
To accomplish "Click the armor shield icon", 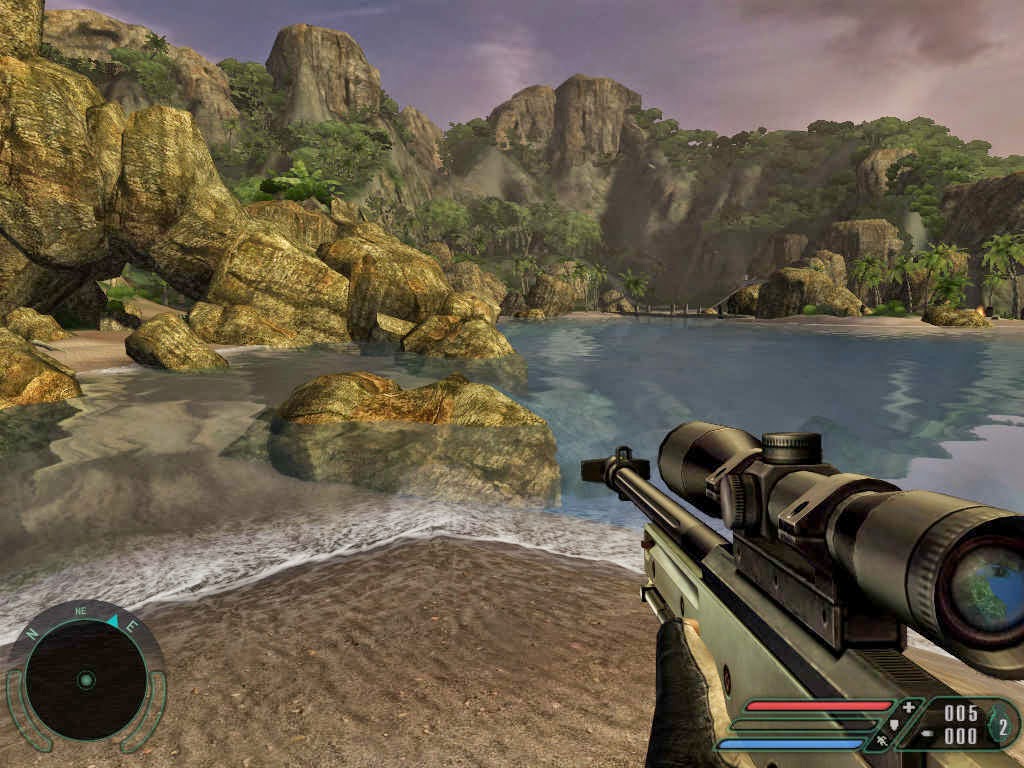I will coord(894,725).
